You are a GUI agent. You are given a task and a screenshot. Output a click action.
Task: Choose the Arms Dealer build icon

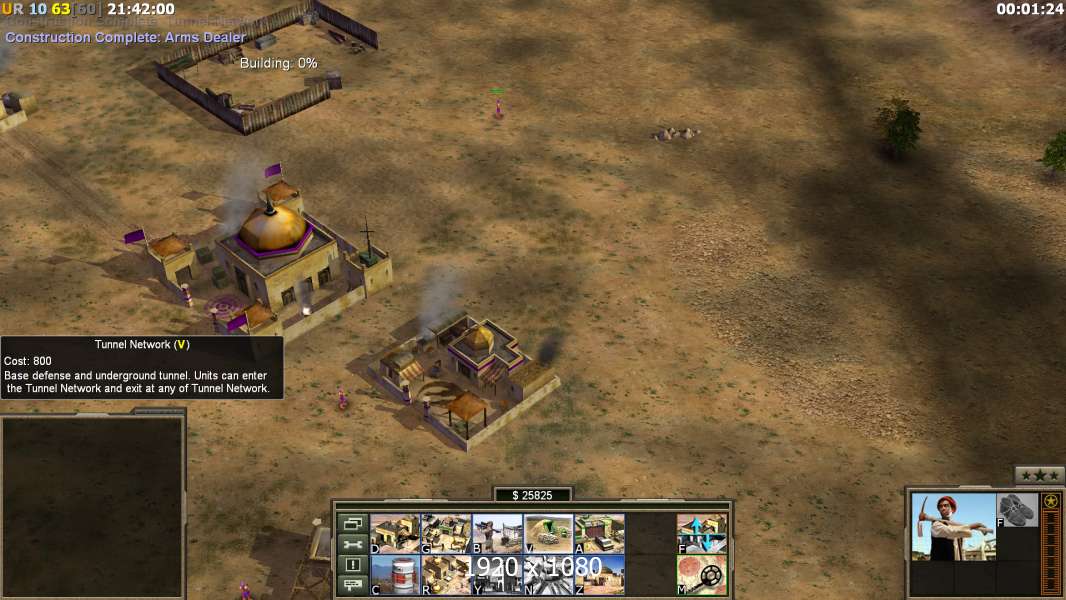click(600, 533)
